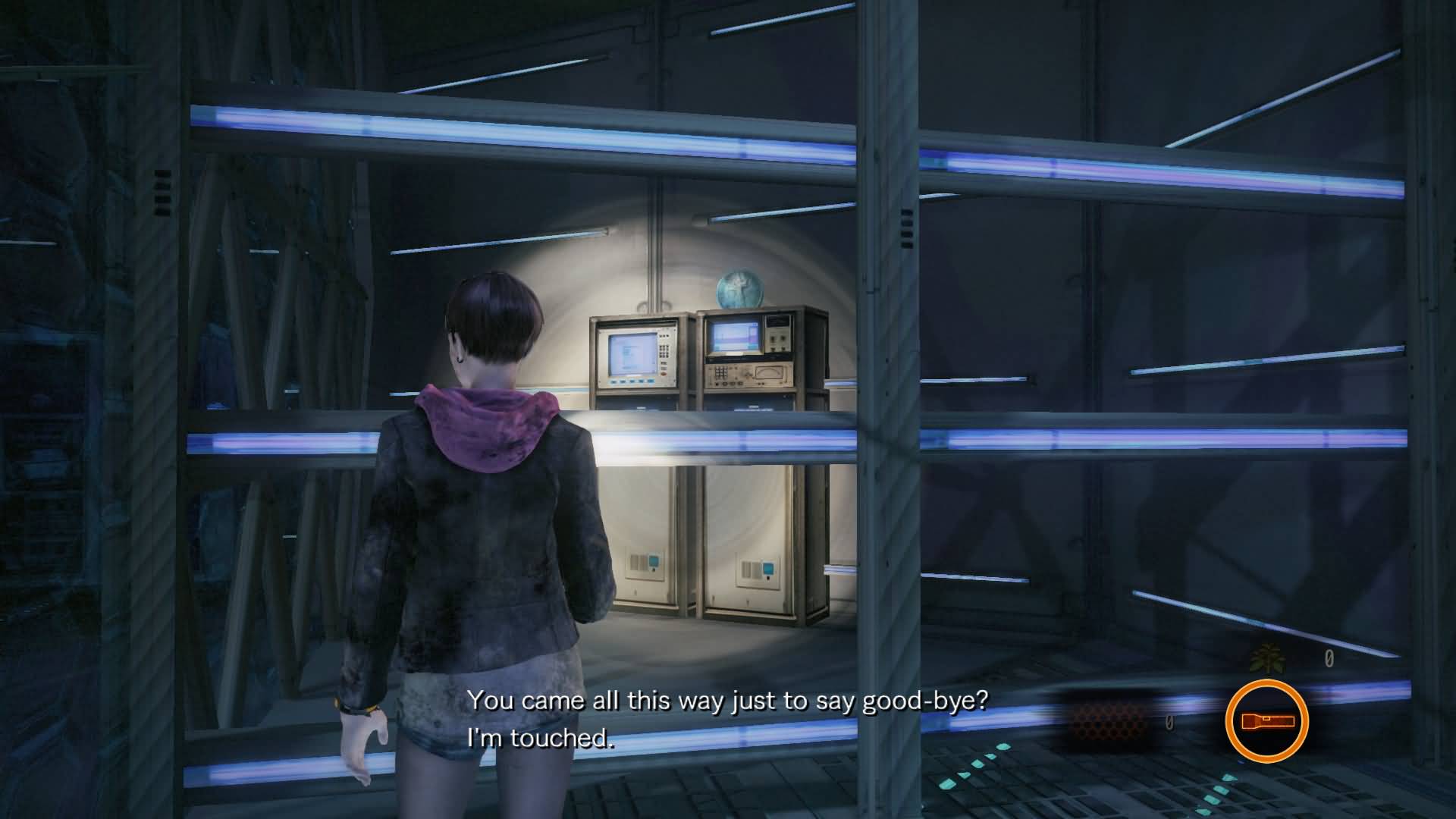
Task: Click the green herb icon
Action: tap(1266, 658)
